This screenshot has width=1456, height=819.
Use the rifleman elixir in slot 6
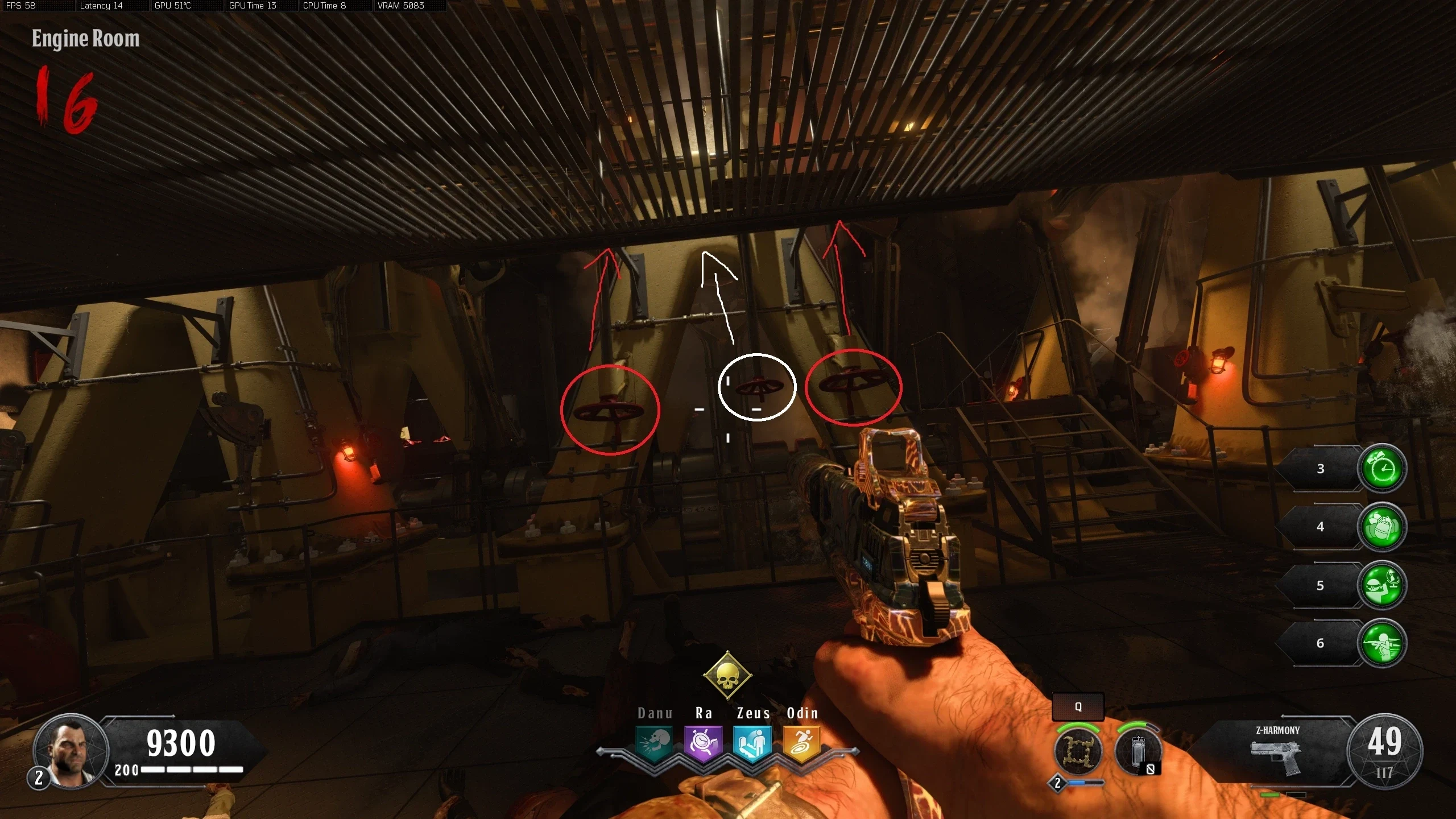[x=1381, y=643]
